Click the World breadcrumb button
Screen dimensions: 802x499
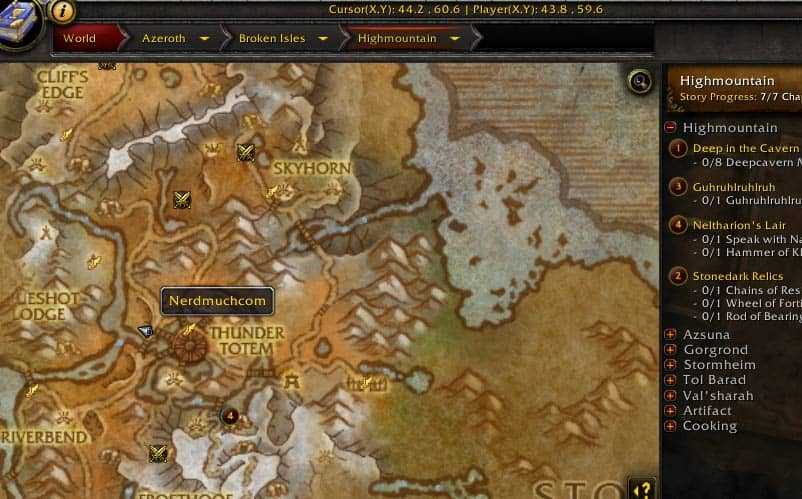[x=80, y=39]
